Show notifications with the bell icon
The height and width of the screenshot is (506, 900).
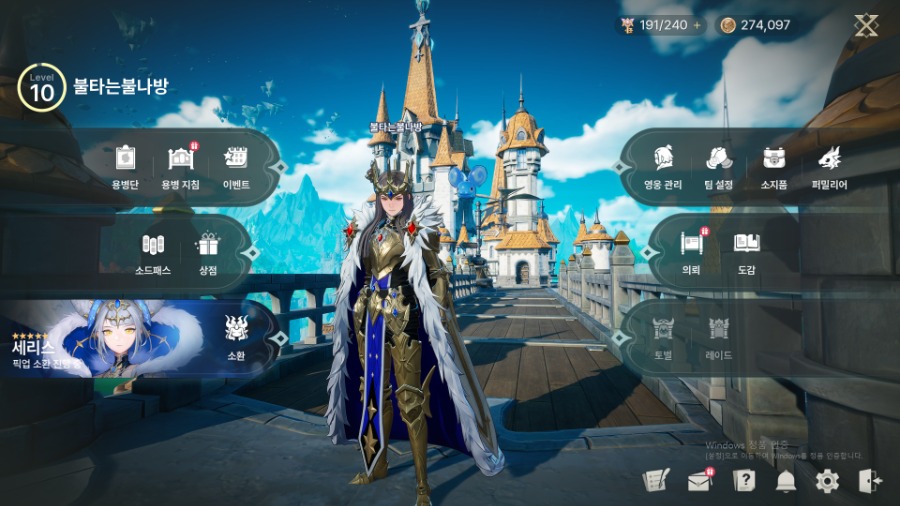tap(786, 481)
